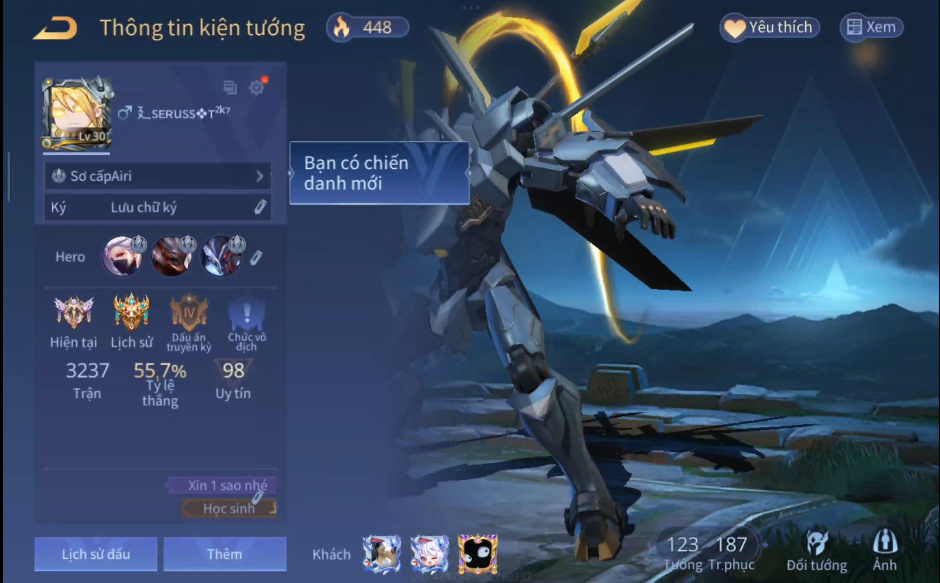Open the Xem button
This screenshot has width=940, height=583.
click(x=870, y=28)
